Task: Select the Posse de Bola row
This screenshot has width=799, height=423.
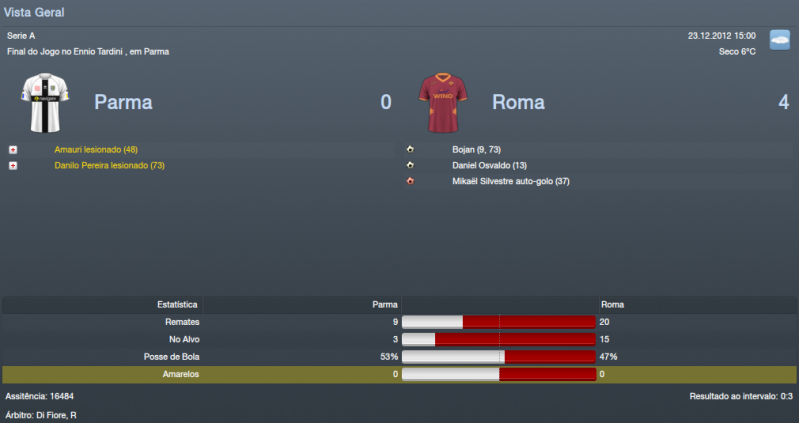Action: pos(399,356)
